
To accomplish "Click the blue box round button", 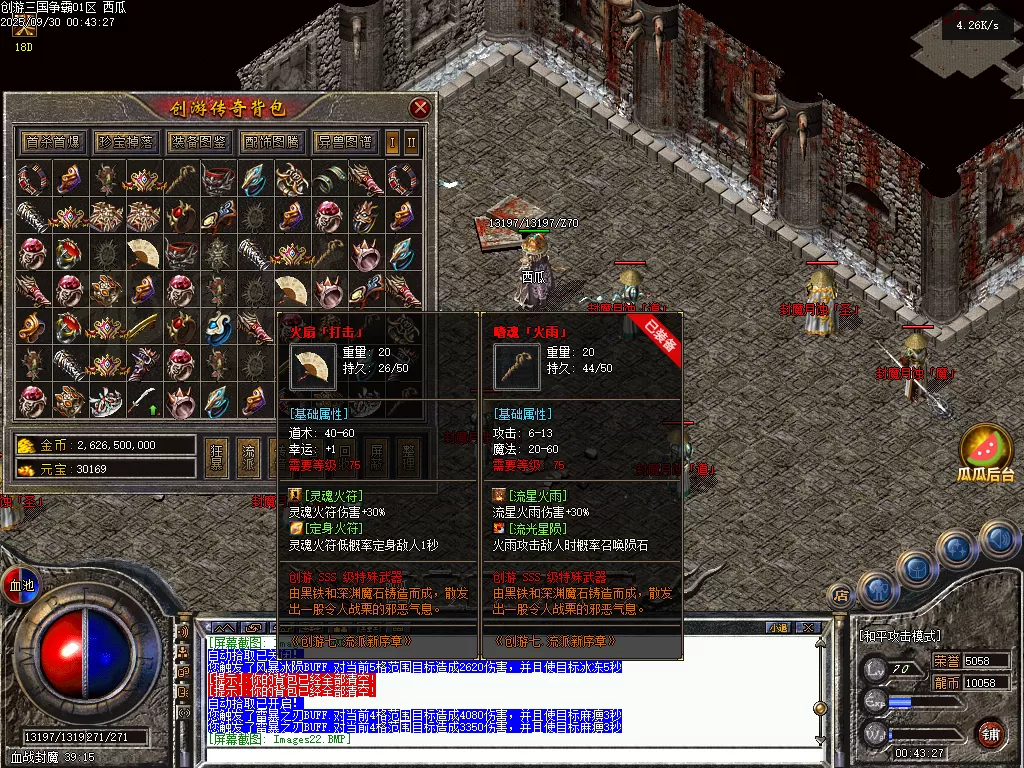I will click(916, 568).
